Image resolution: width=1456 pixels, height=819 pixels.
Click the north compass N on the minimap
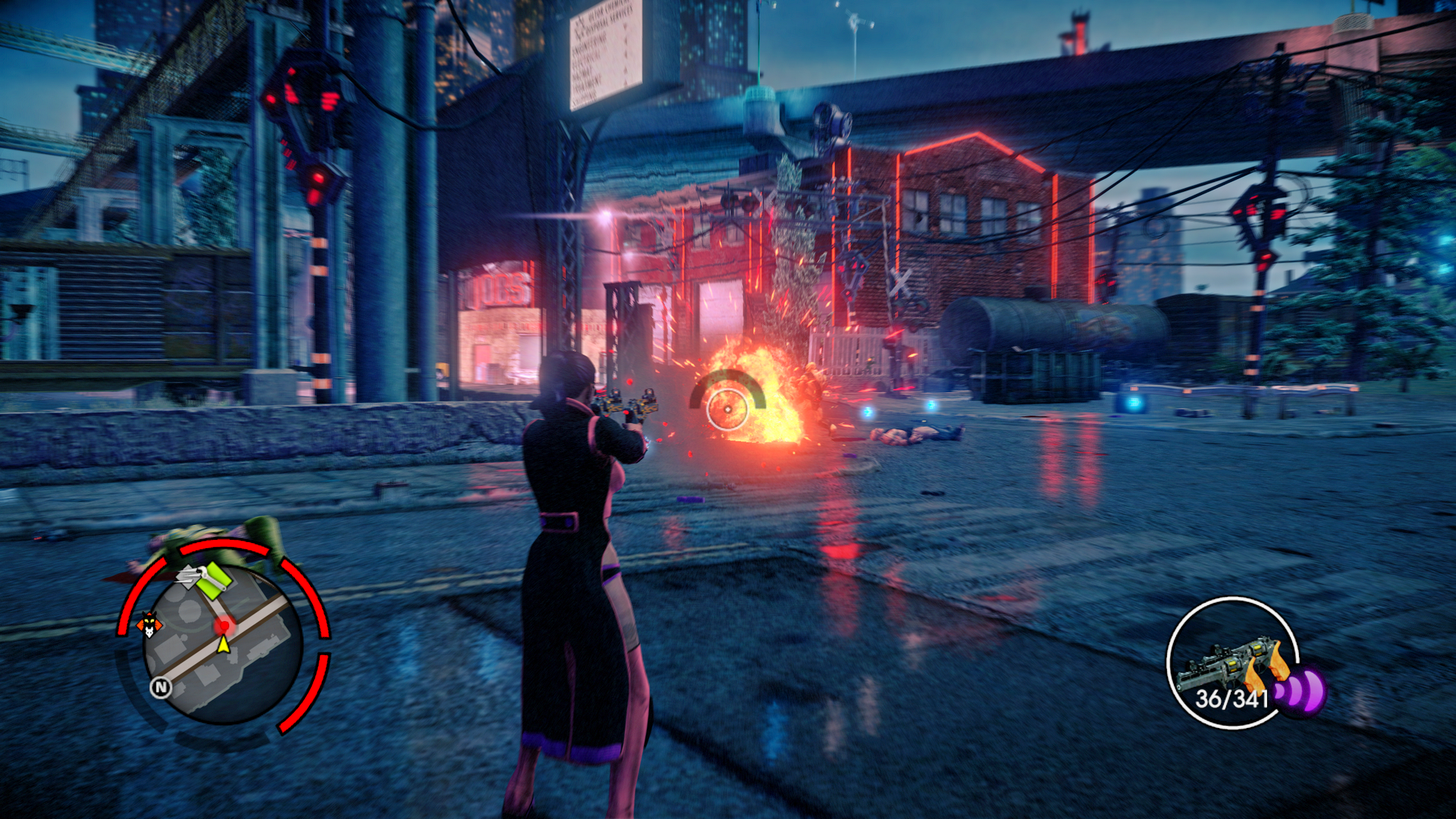(x=161, y=687)
